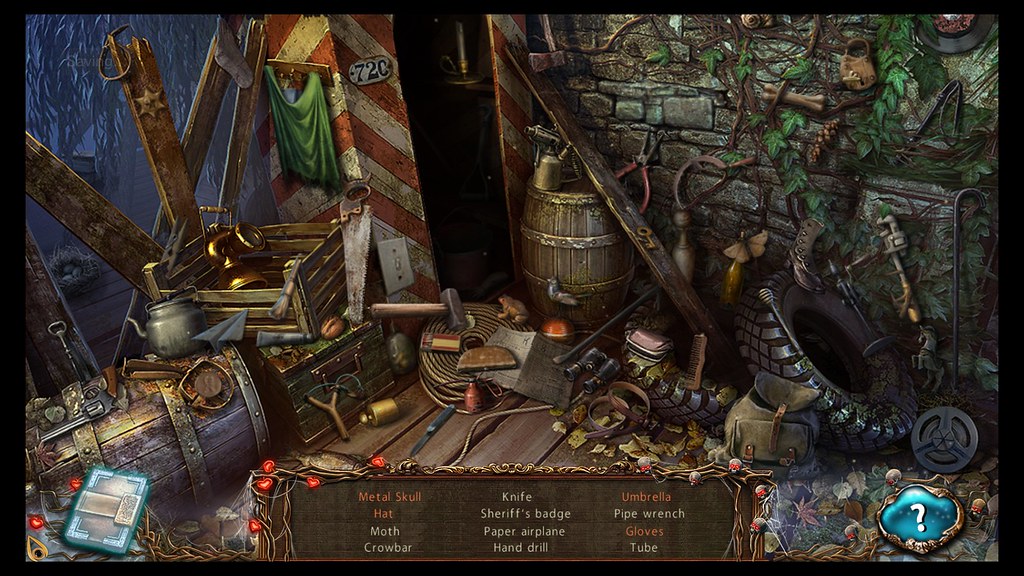Open the blue journal book

coord(105,509)
